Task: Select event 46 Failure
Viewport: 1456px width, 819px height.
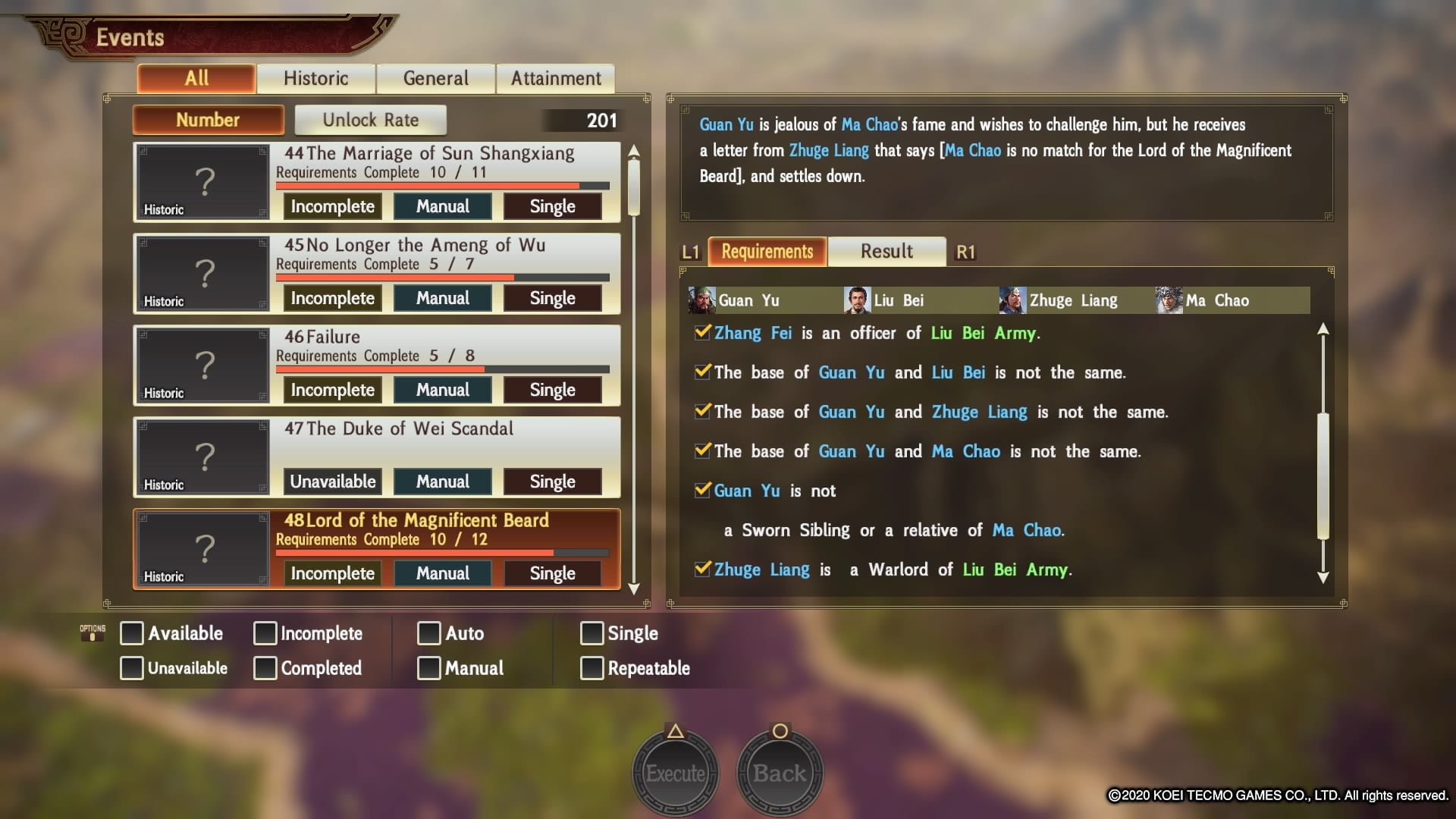Action: (322, 337)
